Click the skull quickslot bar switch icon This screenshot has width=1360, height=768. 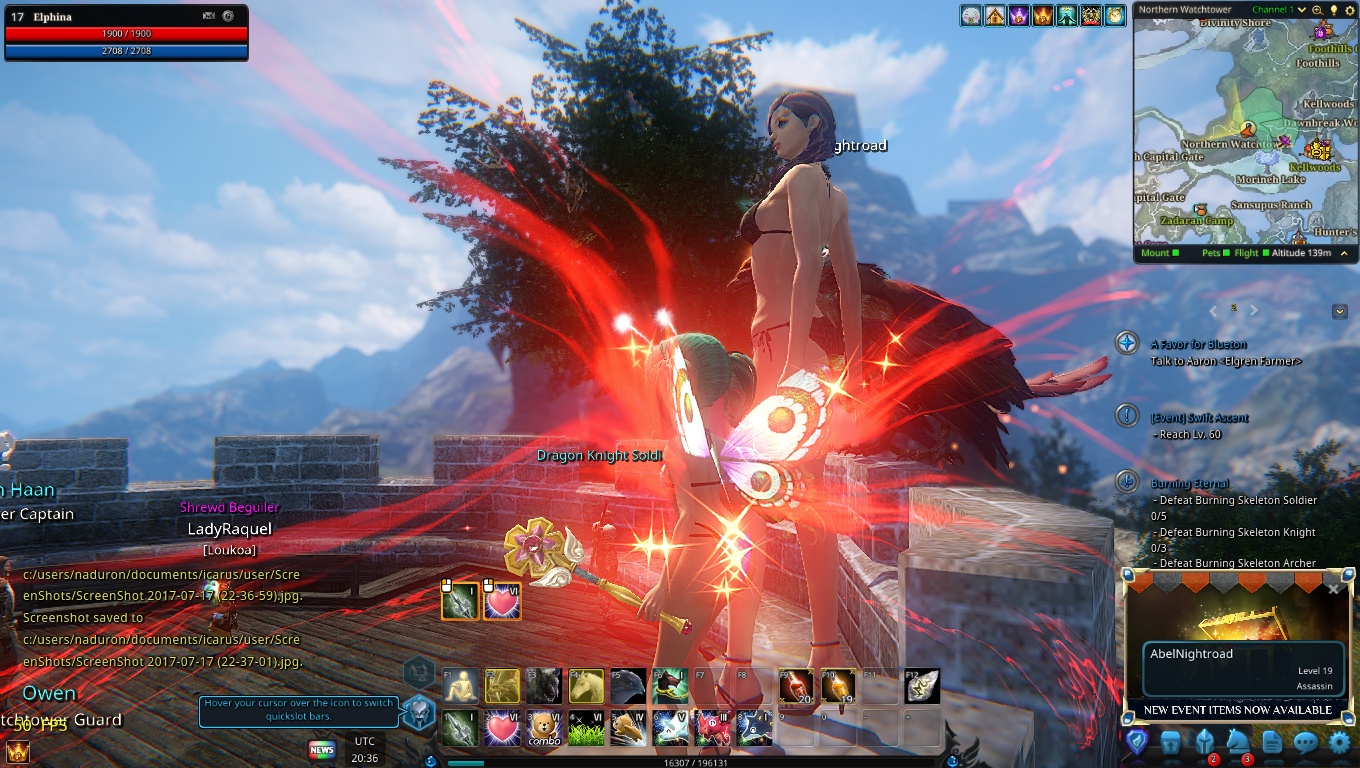pos(420,712)
